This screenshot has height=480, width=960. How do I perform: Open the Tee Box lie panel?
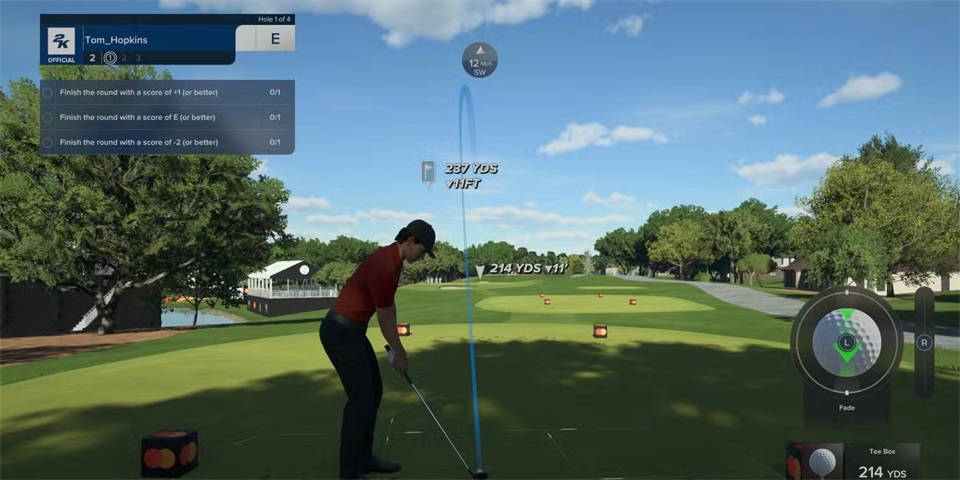(853, 461)
